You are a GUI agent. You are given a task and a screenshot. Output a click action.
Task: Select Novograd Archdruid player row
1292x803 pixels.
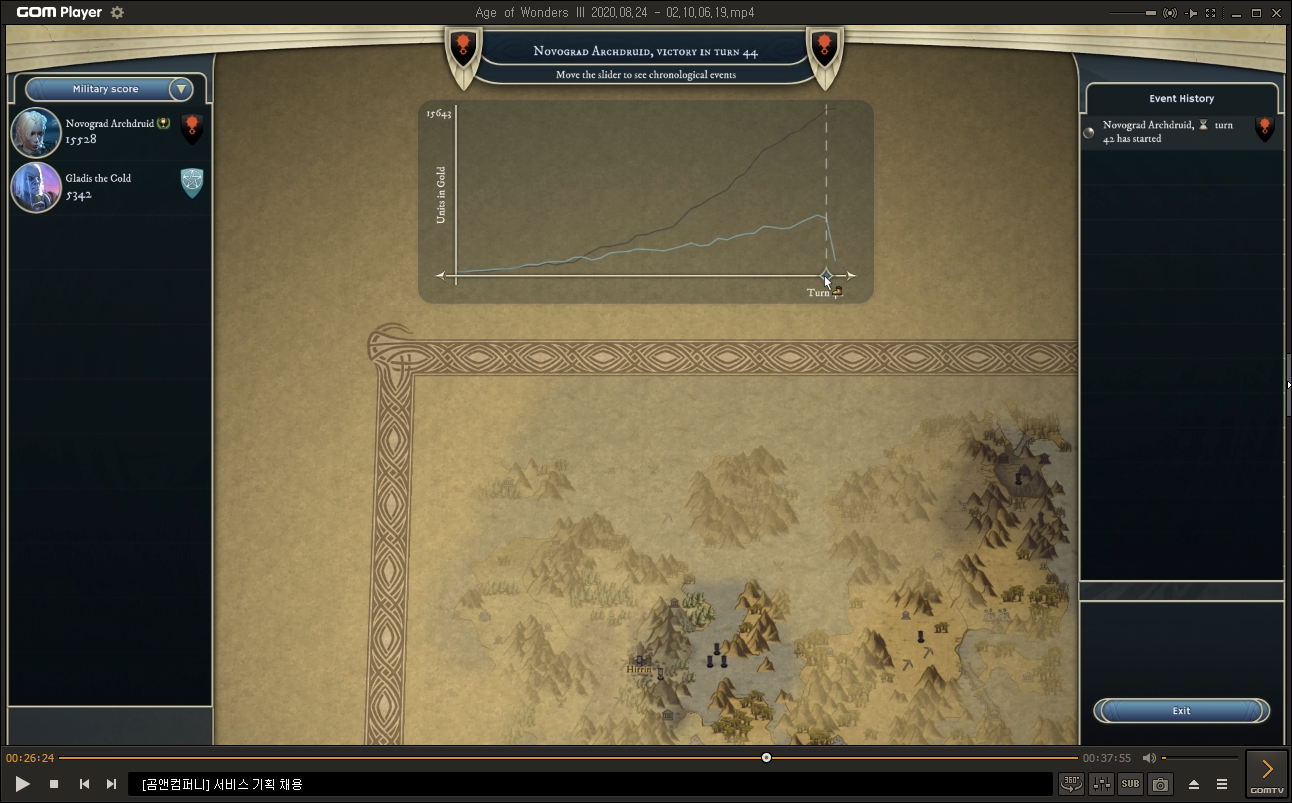point(108,132)
